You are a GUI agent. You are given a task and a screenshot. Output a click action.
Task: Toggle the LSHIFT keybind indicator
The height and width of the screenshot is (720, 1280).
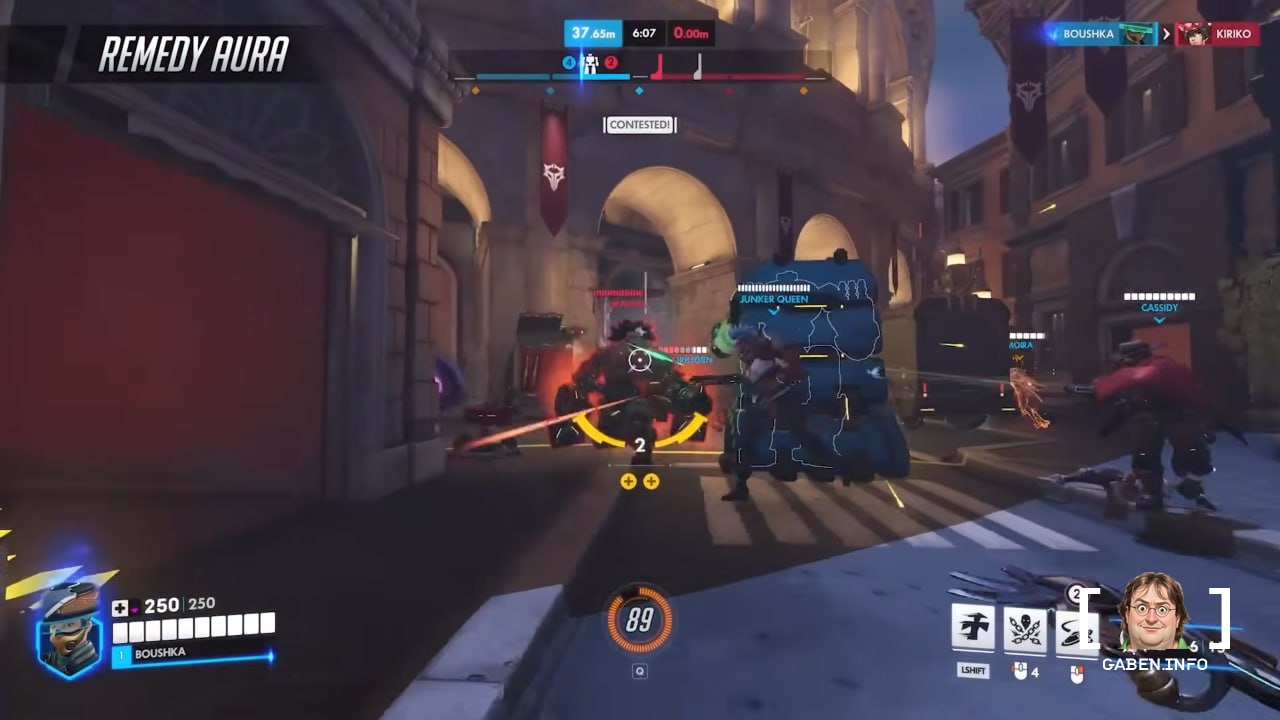[x=973, y=670]
